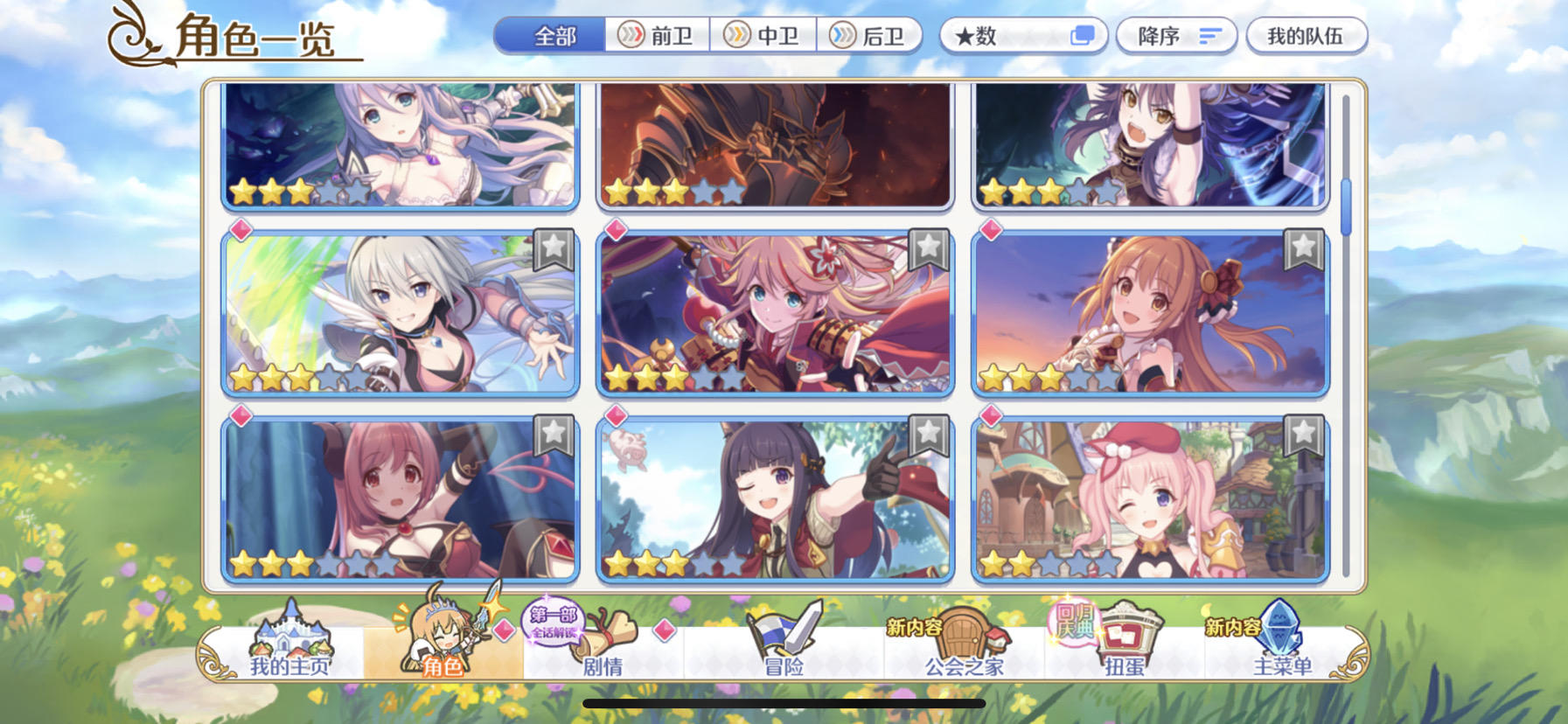Open the ★数 star filter selector

[1023, 36]
